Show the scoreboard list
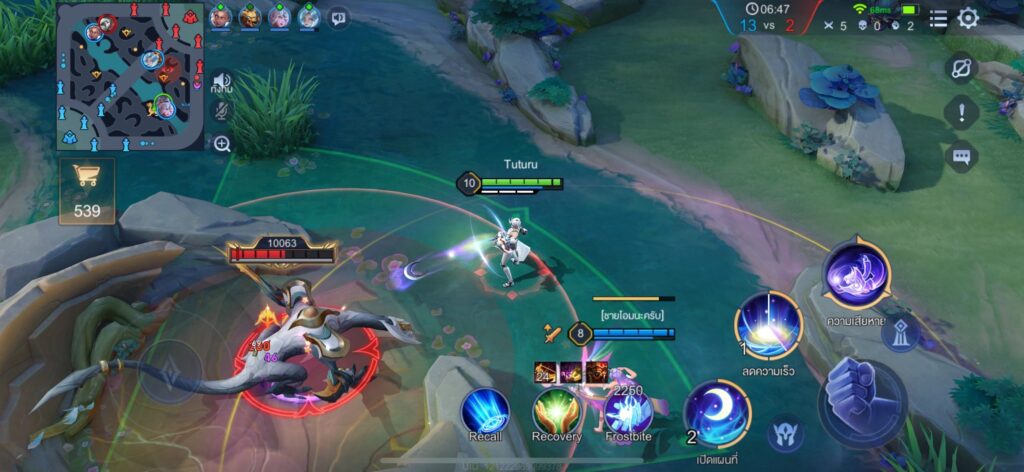1024x472 pixels. pyautogui.click(x=938, y=18)
